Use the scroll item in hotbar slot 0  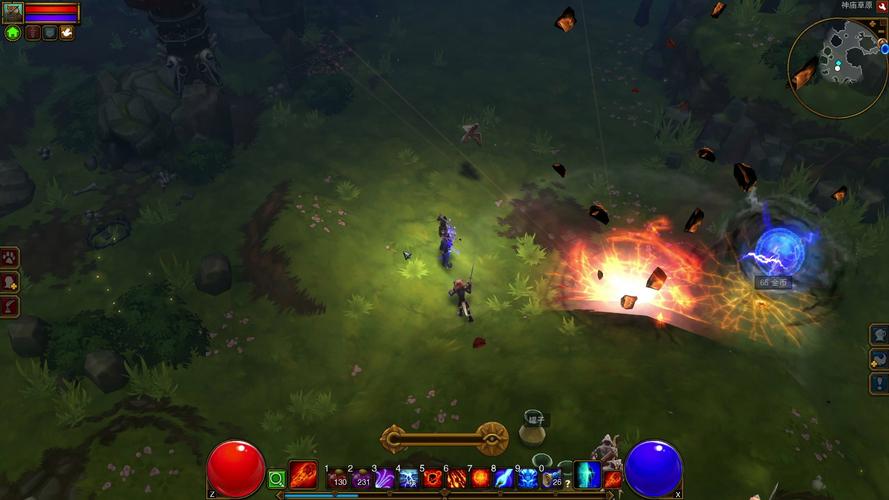pyautogui.click(x=552, y=479)
